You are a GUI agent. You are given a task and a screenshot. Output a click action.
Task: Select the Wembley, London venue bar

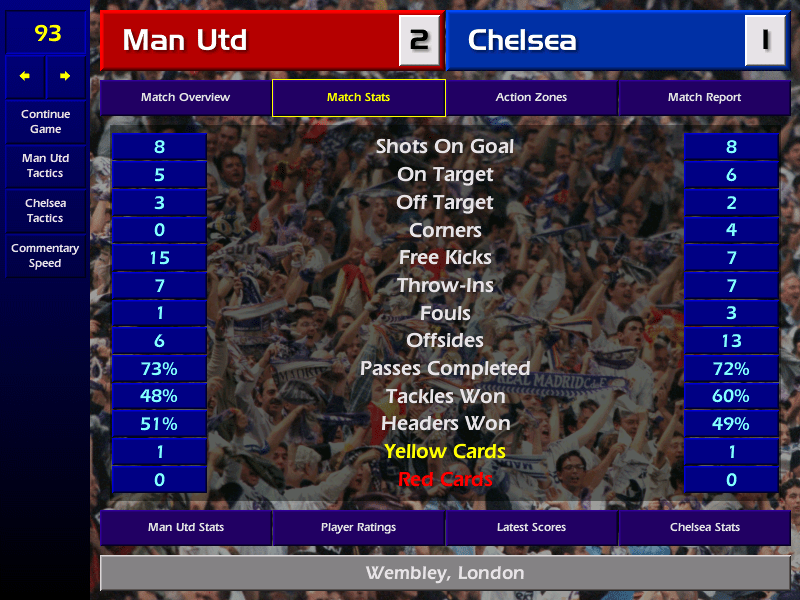click(444, 574)
